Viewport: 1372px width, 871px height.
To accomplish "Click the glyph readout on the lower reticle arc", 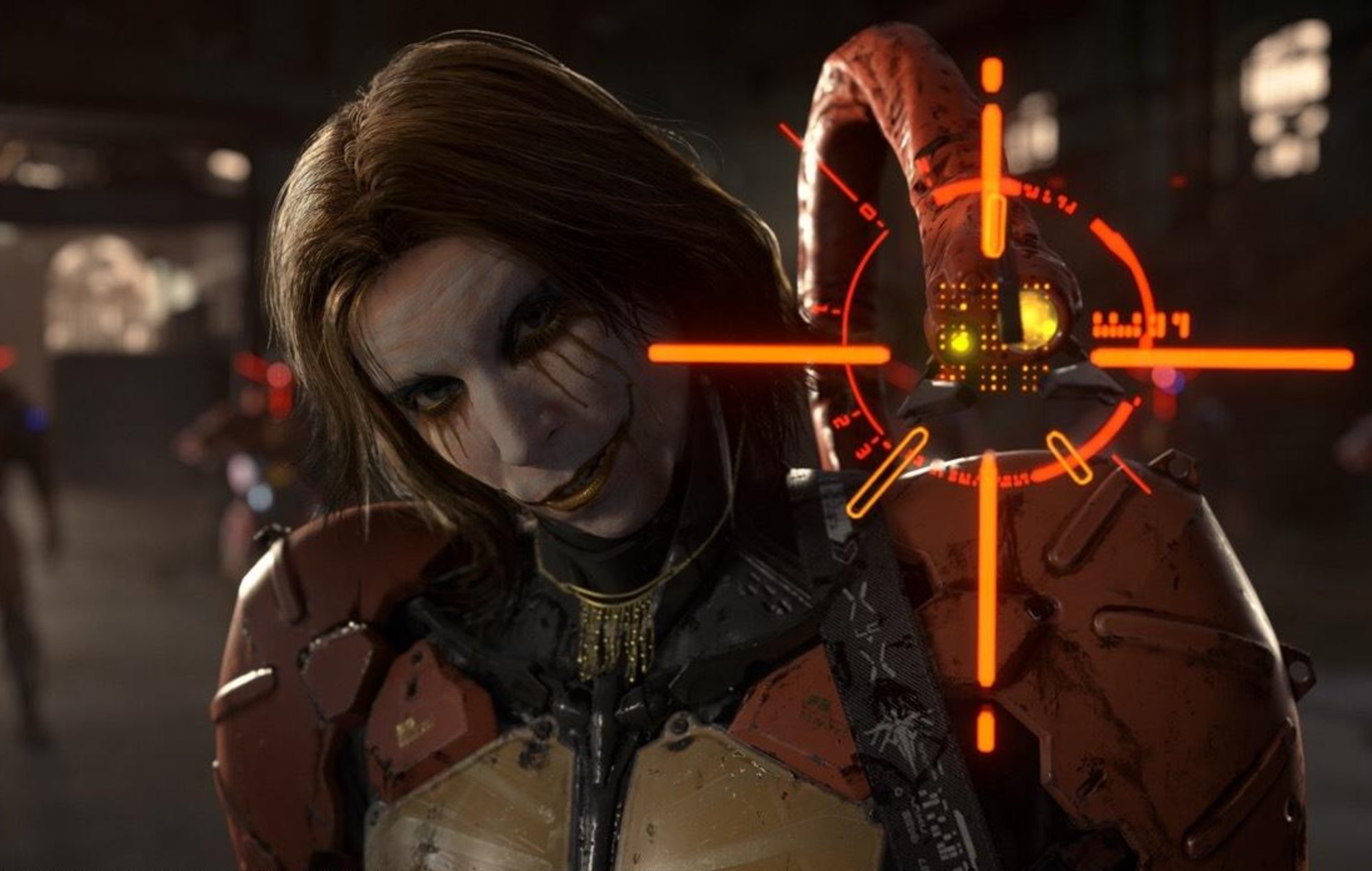I will pyautogui.click(x=982, y=476).
